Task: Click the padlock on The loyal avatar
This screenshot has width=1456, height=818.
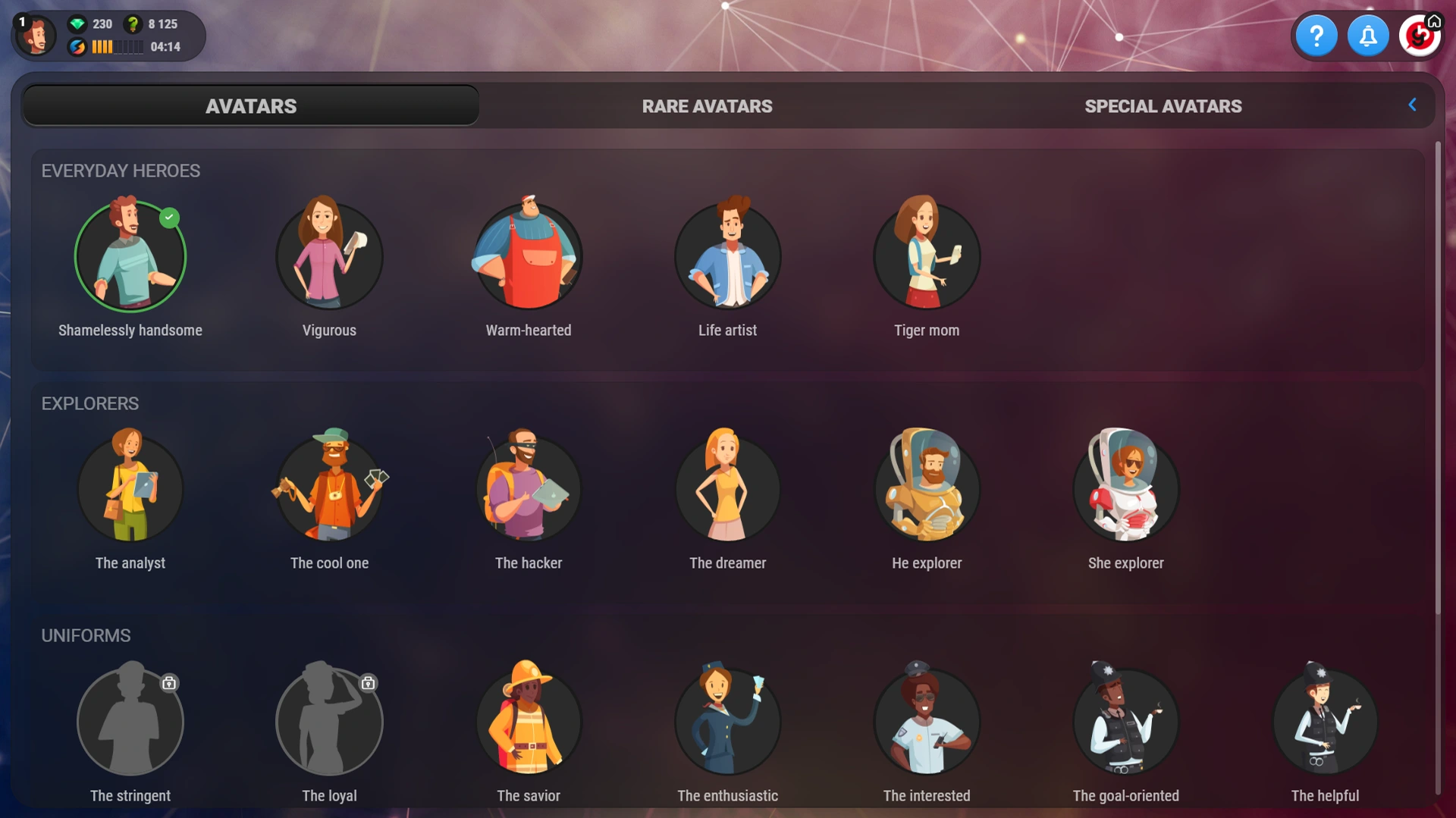Action: (368, 683)
